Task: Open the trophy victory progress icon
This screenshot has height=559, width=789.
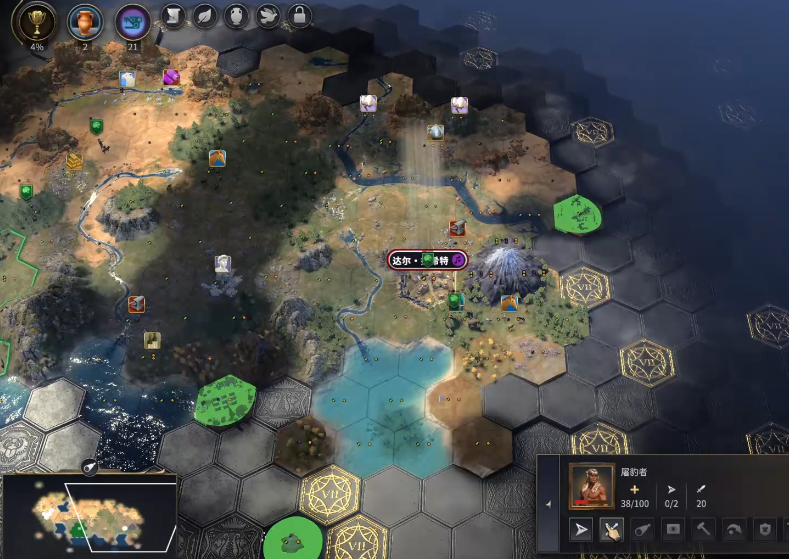Action: pyautogui.click(x=37, y=19)
